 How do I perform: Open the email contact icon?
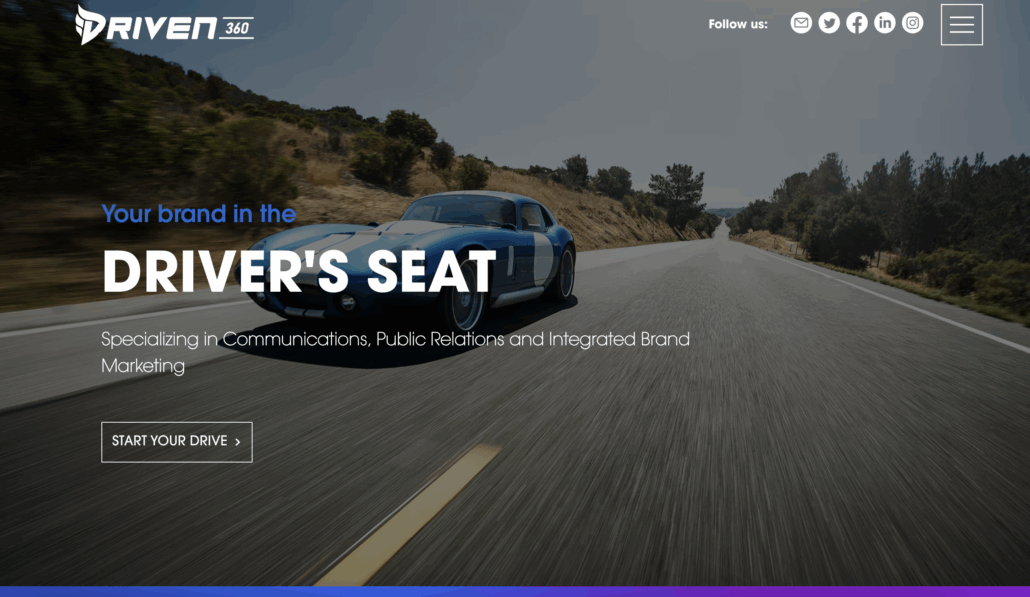click(x=801, y=23)
